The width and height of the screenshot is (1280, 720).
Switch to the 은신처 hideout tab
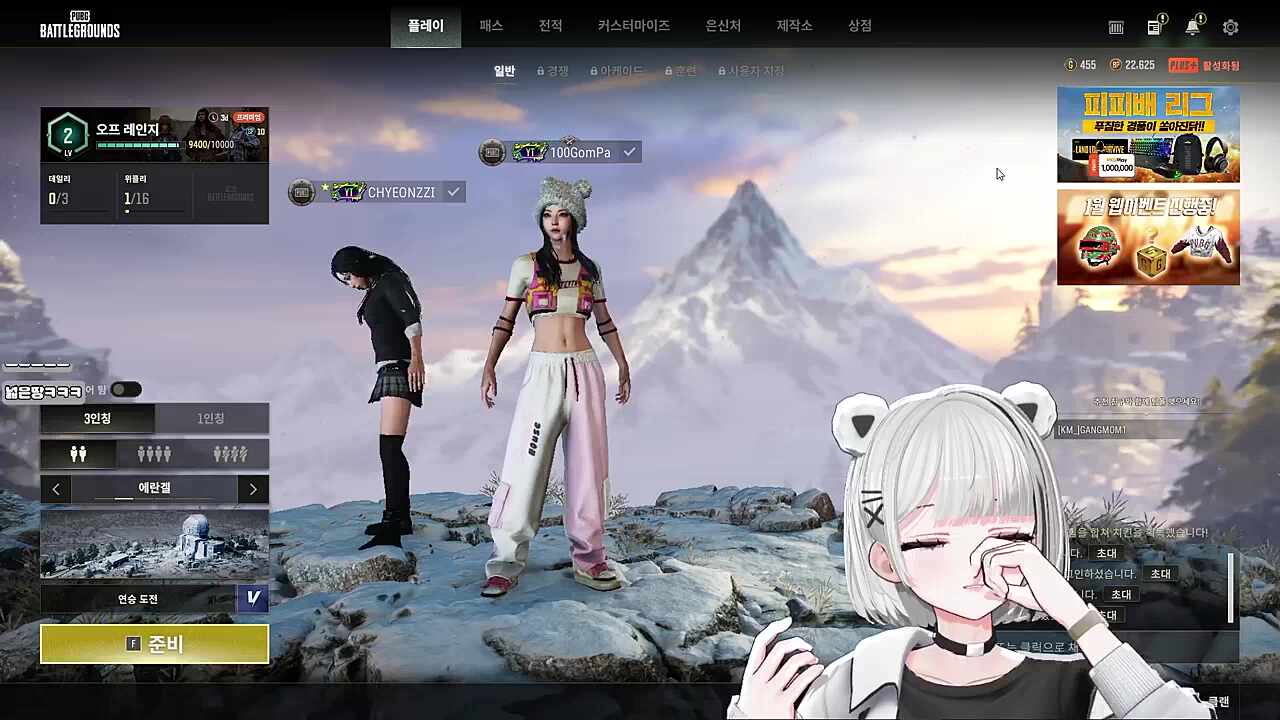pos(723,26)
